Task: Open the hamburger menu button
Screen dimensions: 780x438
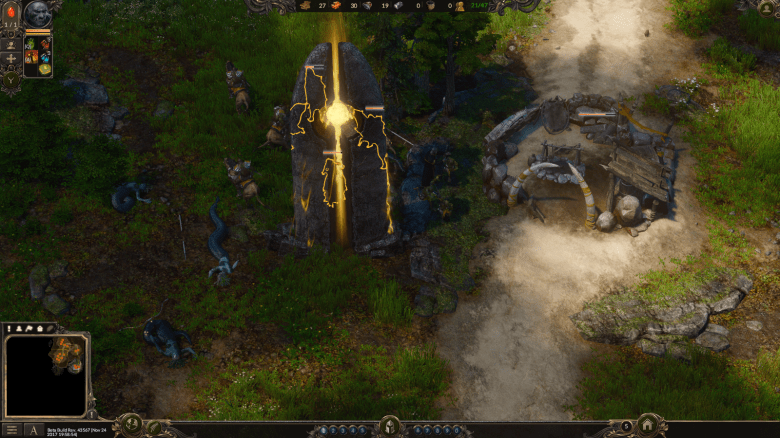Action: point(11,430)
